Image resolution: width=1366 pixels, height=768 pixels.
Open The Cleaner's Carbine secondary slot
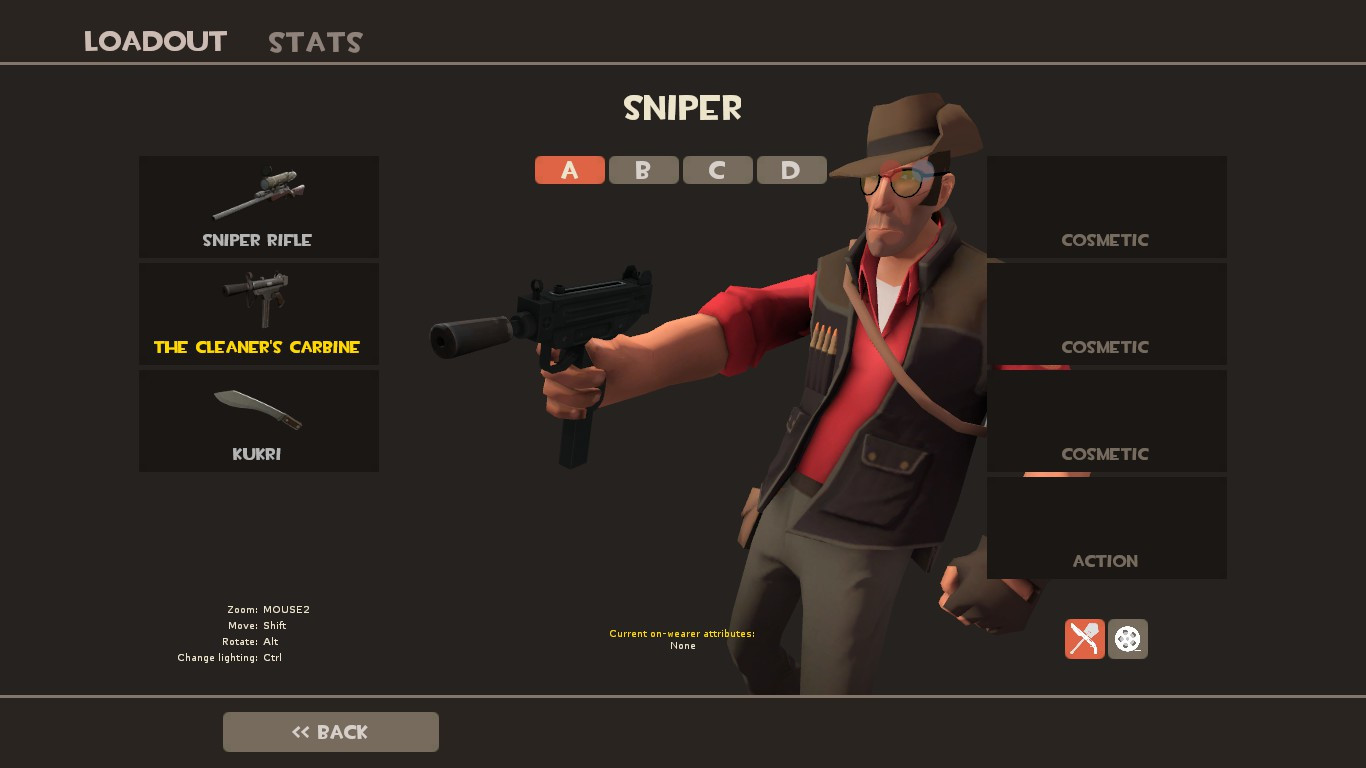[x=259, y=314]
